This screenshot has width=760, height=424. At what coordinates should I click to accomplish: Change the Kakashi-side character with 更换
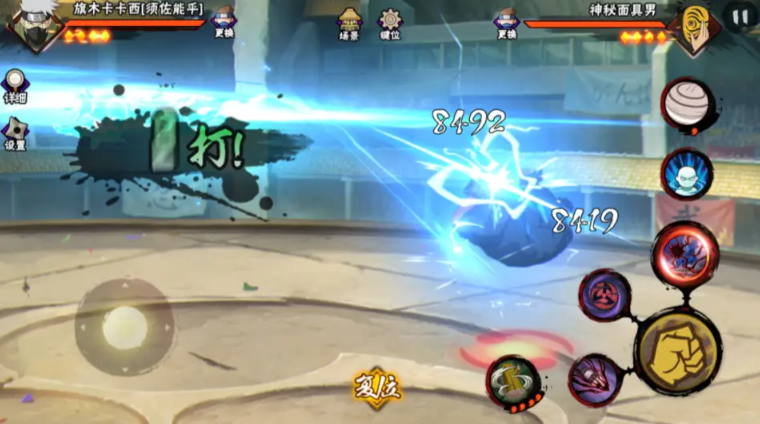(224, 20)
